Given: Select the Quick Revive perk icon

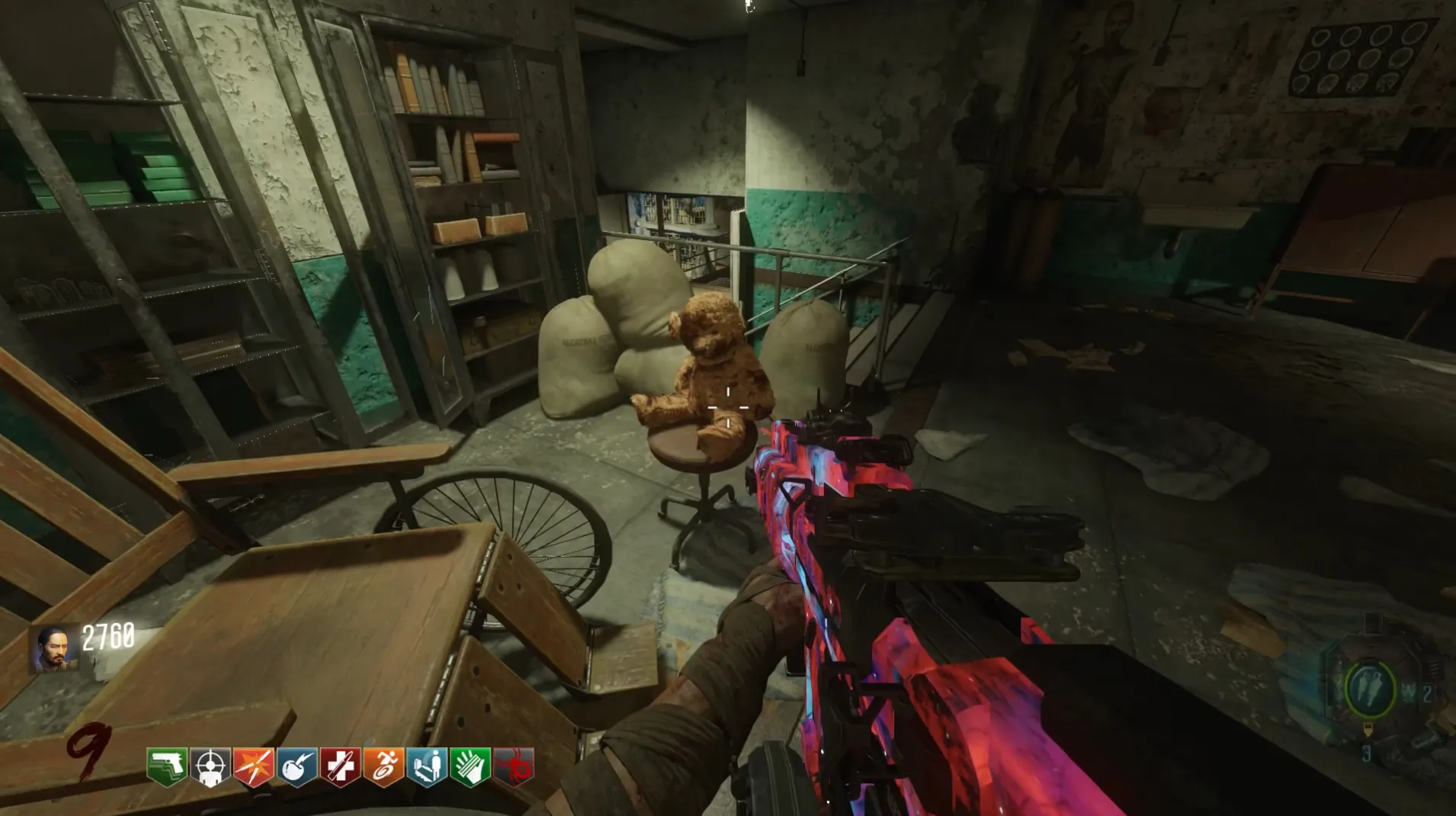Looking at the screenshot, I should [x=428, y=766].
